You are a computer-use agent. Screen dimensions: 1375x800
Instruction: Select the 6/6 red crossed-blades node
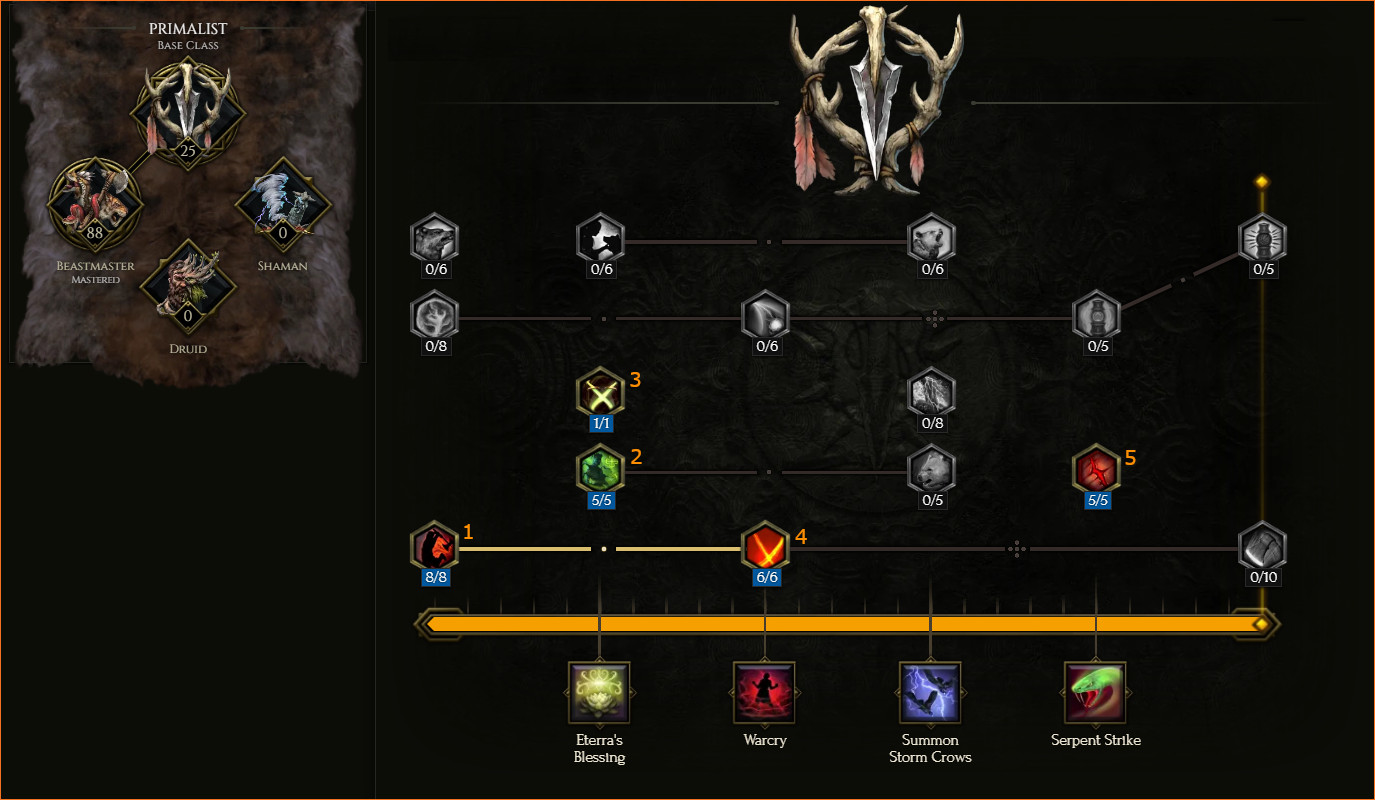tap(765, 547)
